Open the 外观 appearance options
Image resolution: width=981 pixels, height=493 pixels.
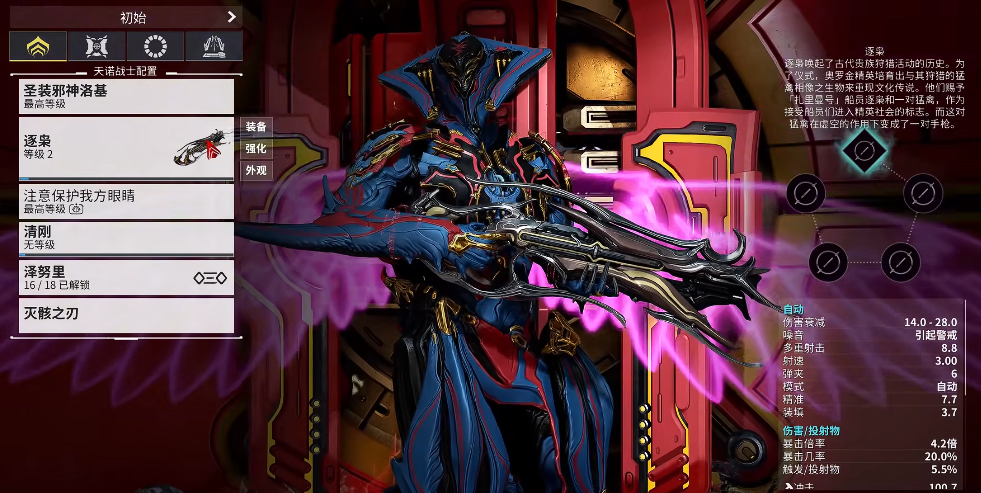(255, 170)
